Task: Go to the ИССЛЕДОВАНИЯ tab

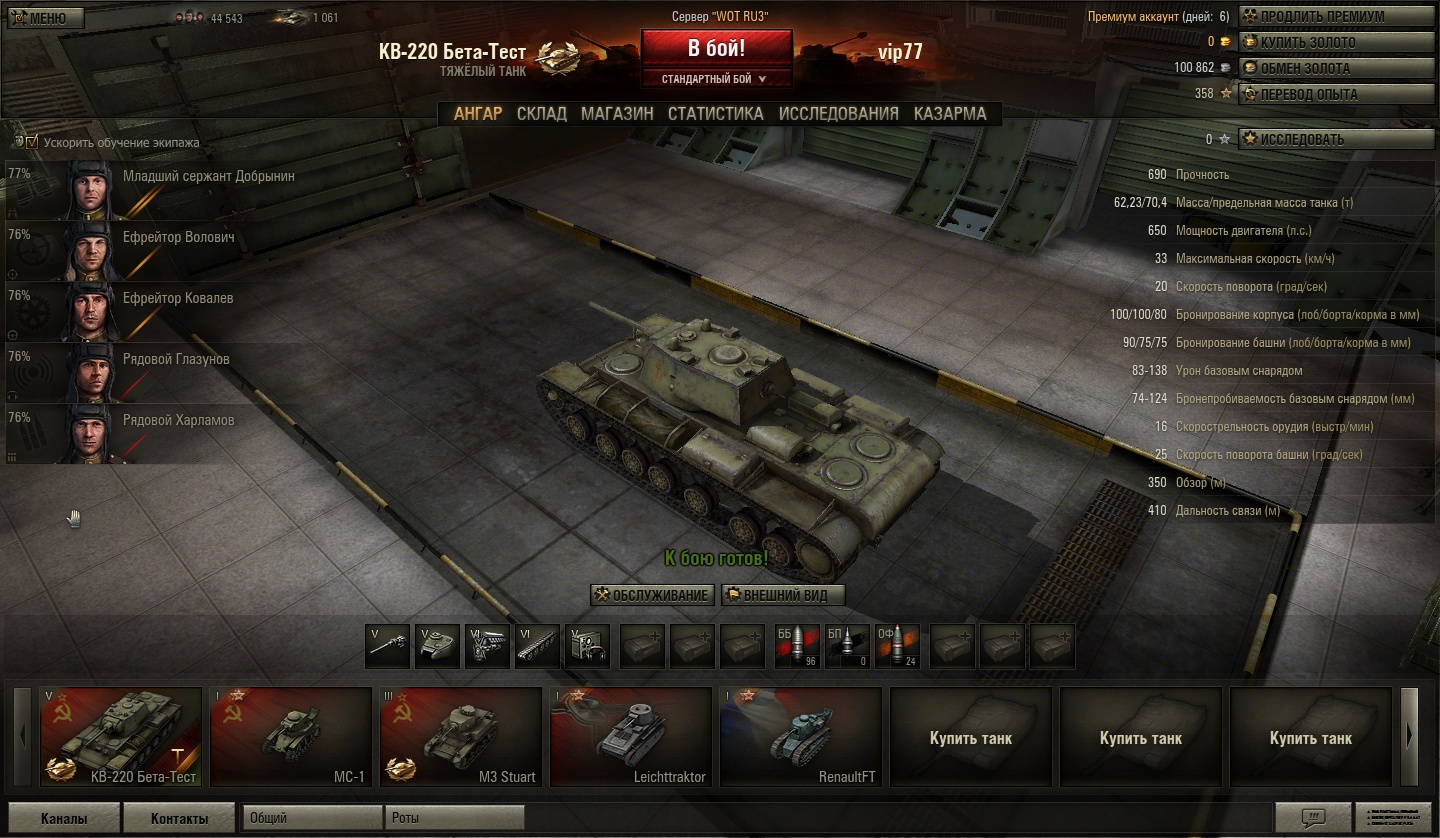Action: [x=838, y=114]
